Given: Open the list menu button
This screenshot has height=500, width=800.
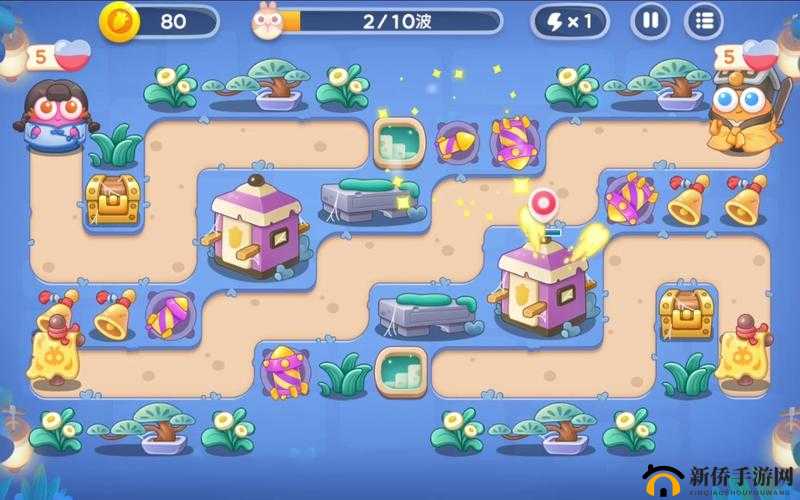Looking at the screenshot, I should (704, 20).
